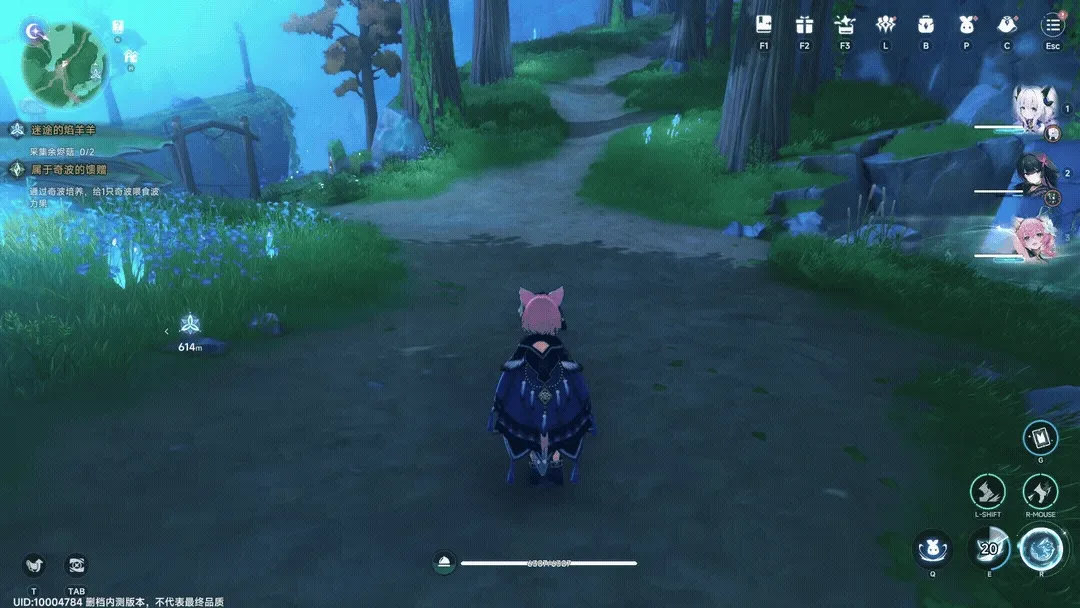Use the R-MOUSE kick ability

pos(1040,492)
